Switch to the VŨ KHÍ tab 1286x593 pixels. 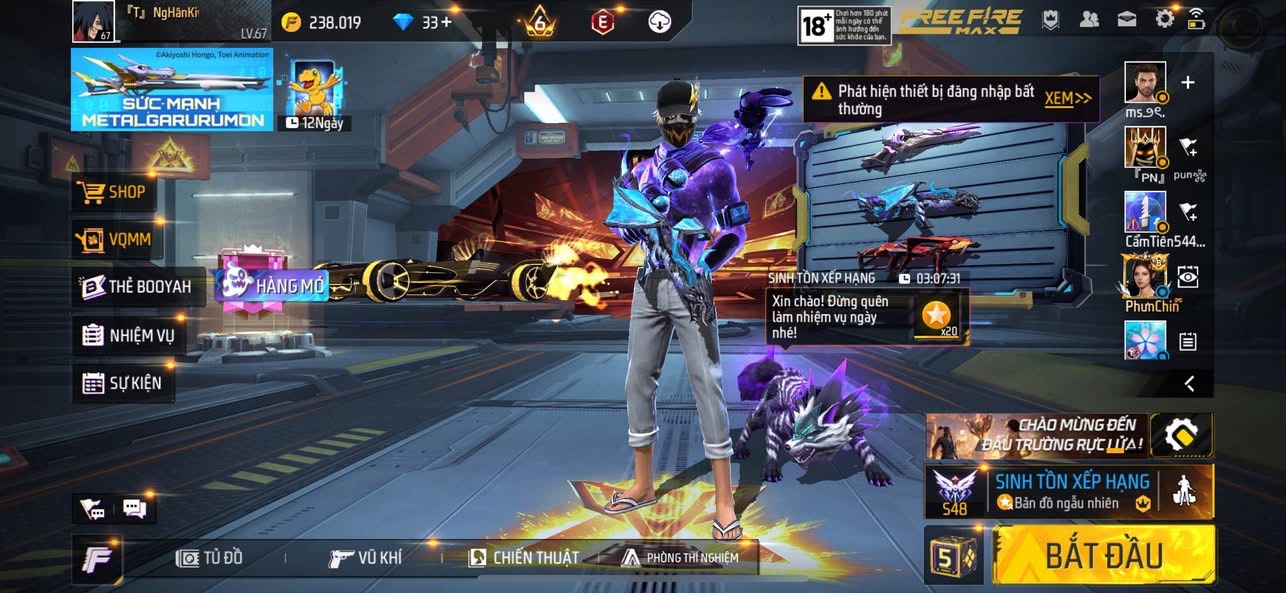366,558
